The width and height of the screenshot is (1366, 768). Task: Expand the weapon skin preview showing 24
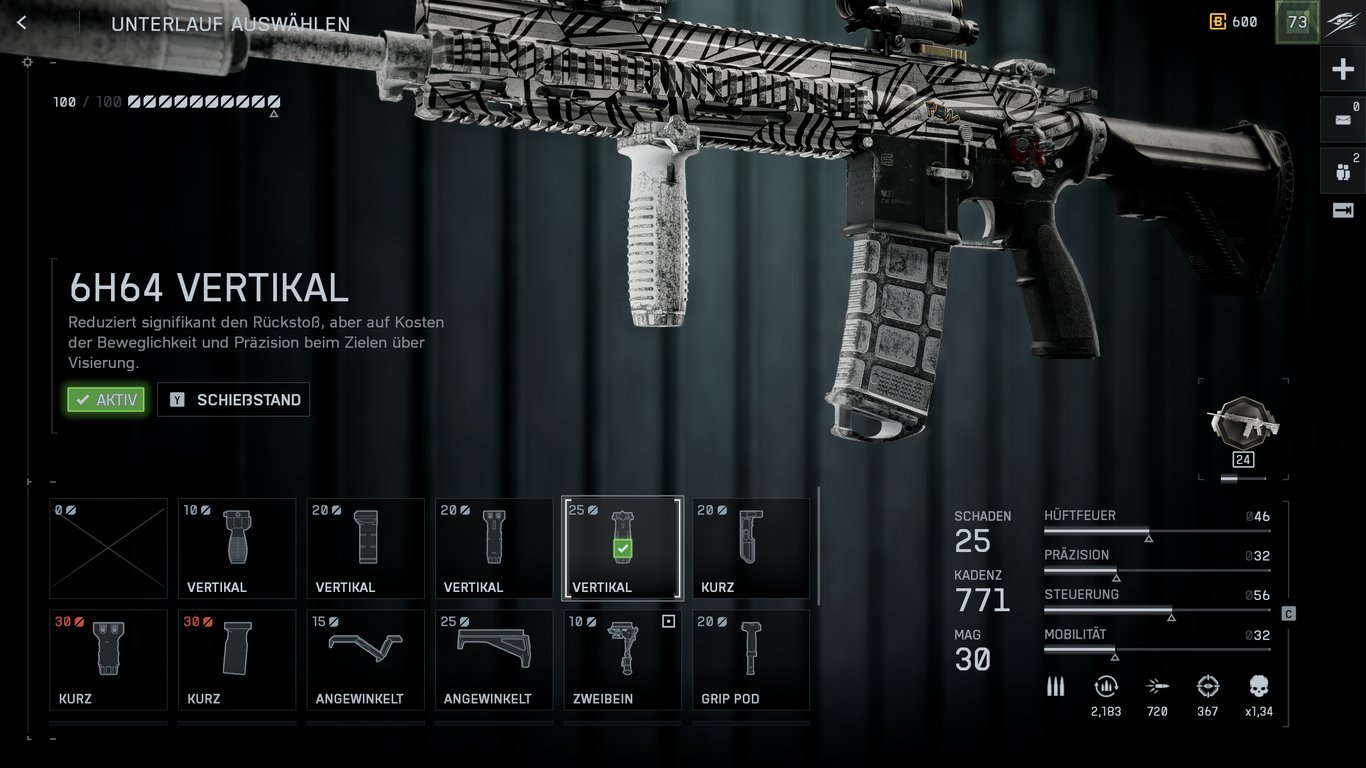click(x=1242, y=424)
